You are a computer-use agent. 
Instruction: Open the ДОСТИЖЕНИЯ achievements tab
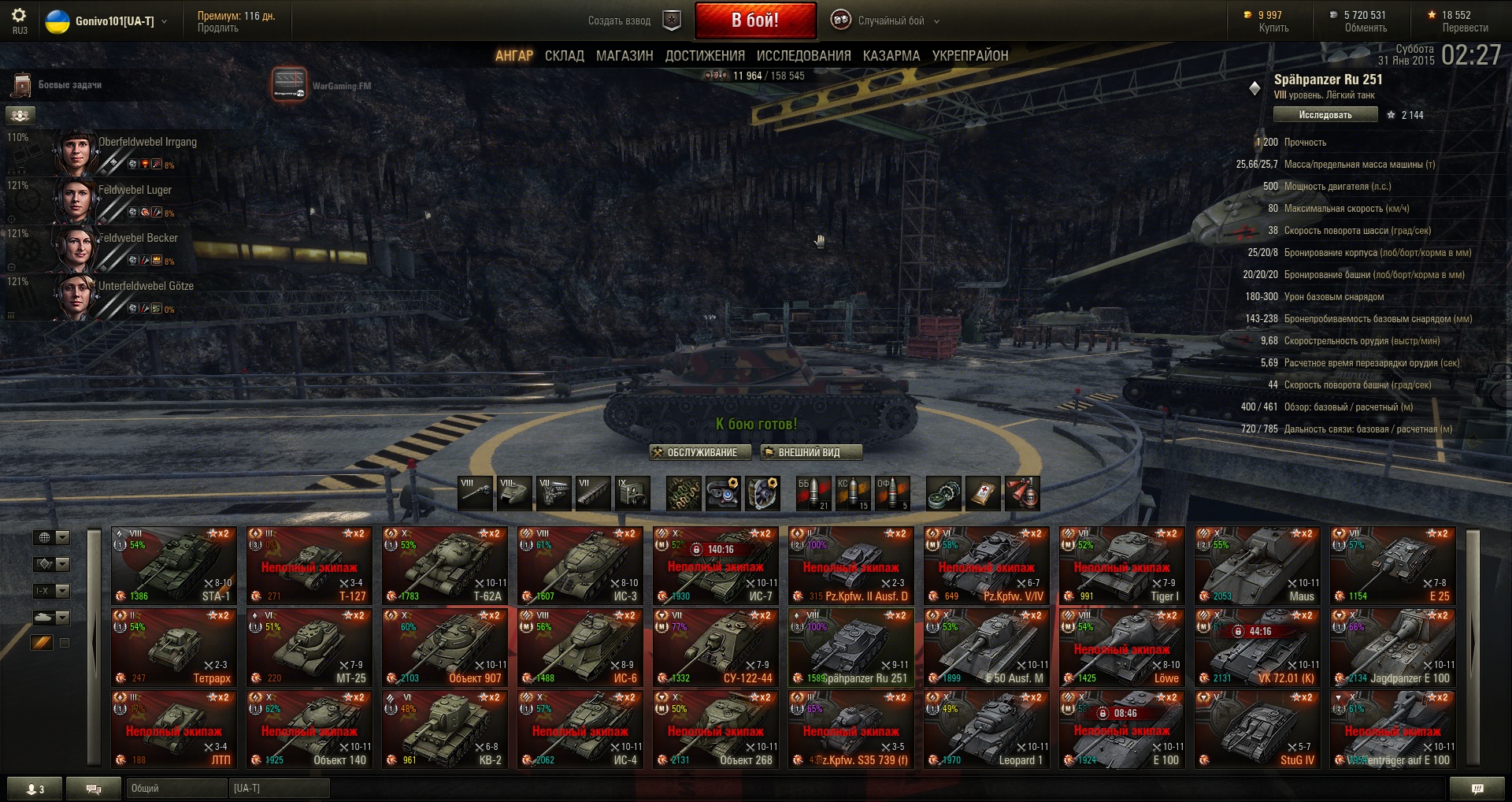[x=705, y=56]
